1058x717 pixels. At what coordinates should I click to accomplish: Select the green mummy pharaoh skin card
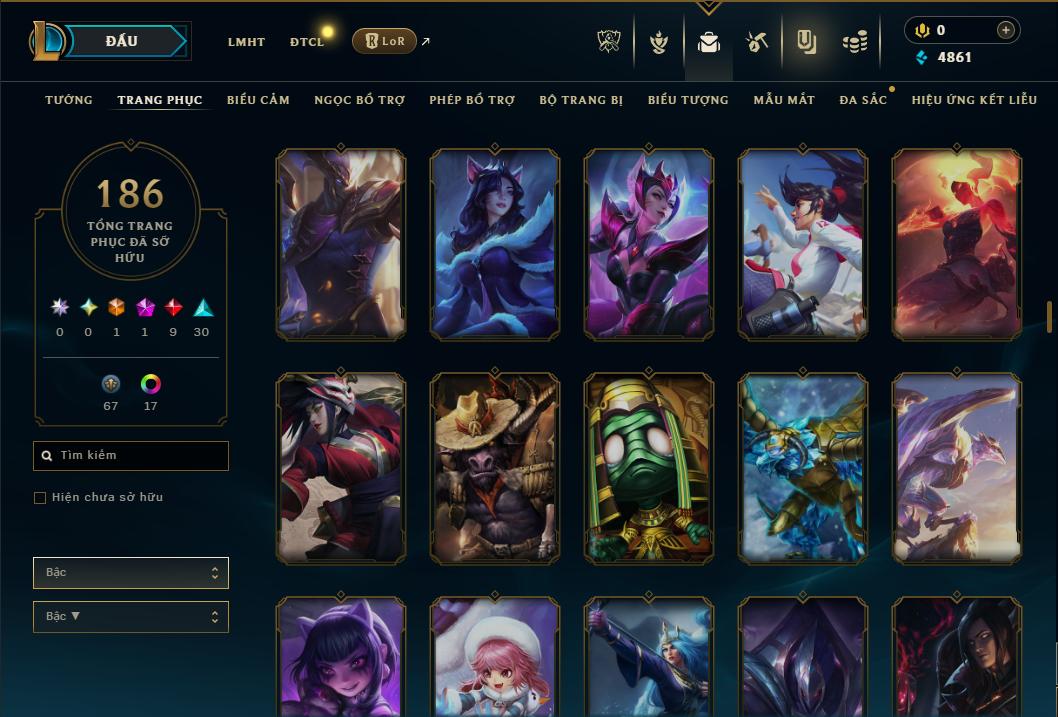point(648,468)
